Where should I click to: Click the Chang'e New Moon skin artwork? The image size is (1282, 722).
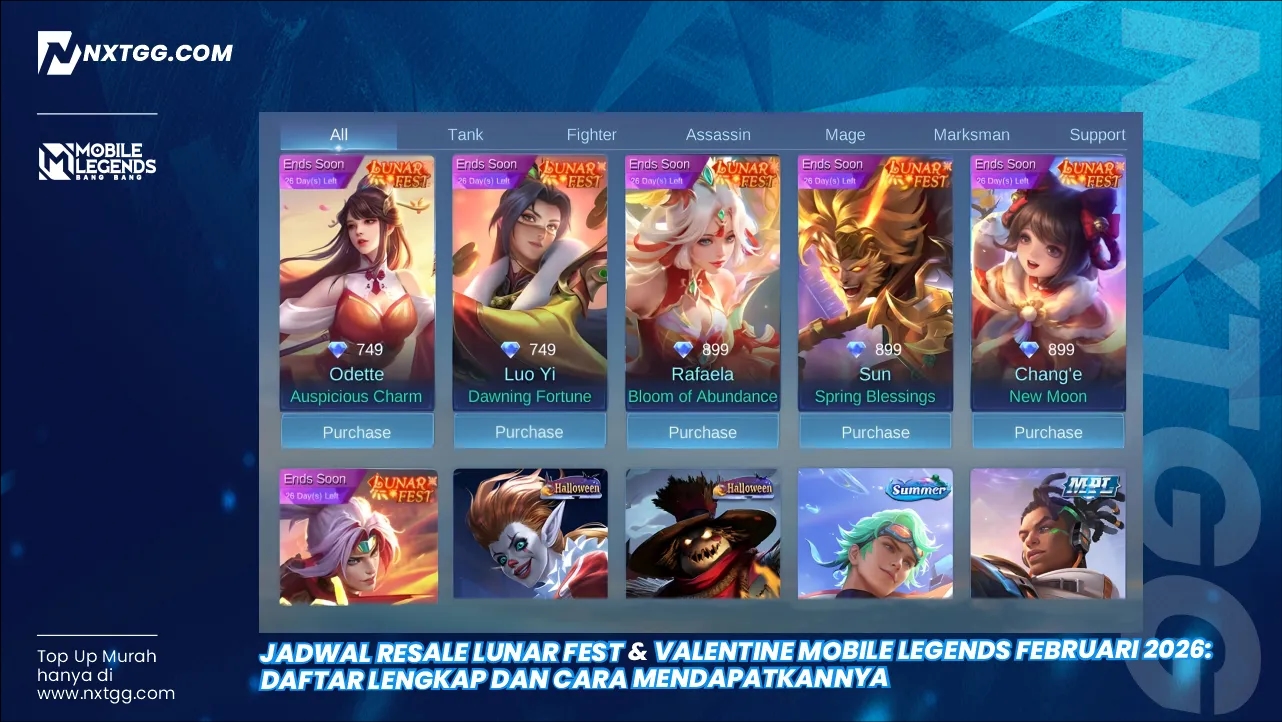(x=1048, y=260)
